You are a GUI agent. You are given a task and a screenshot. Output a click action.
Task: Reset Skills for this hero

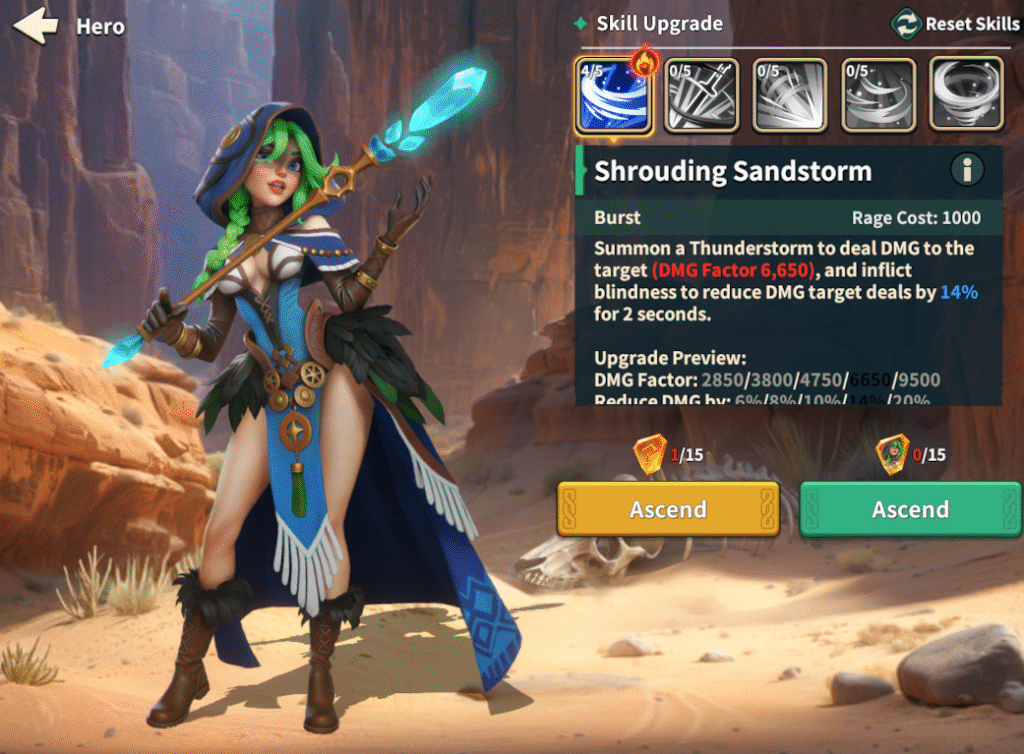954,24
